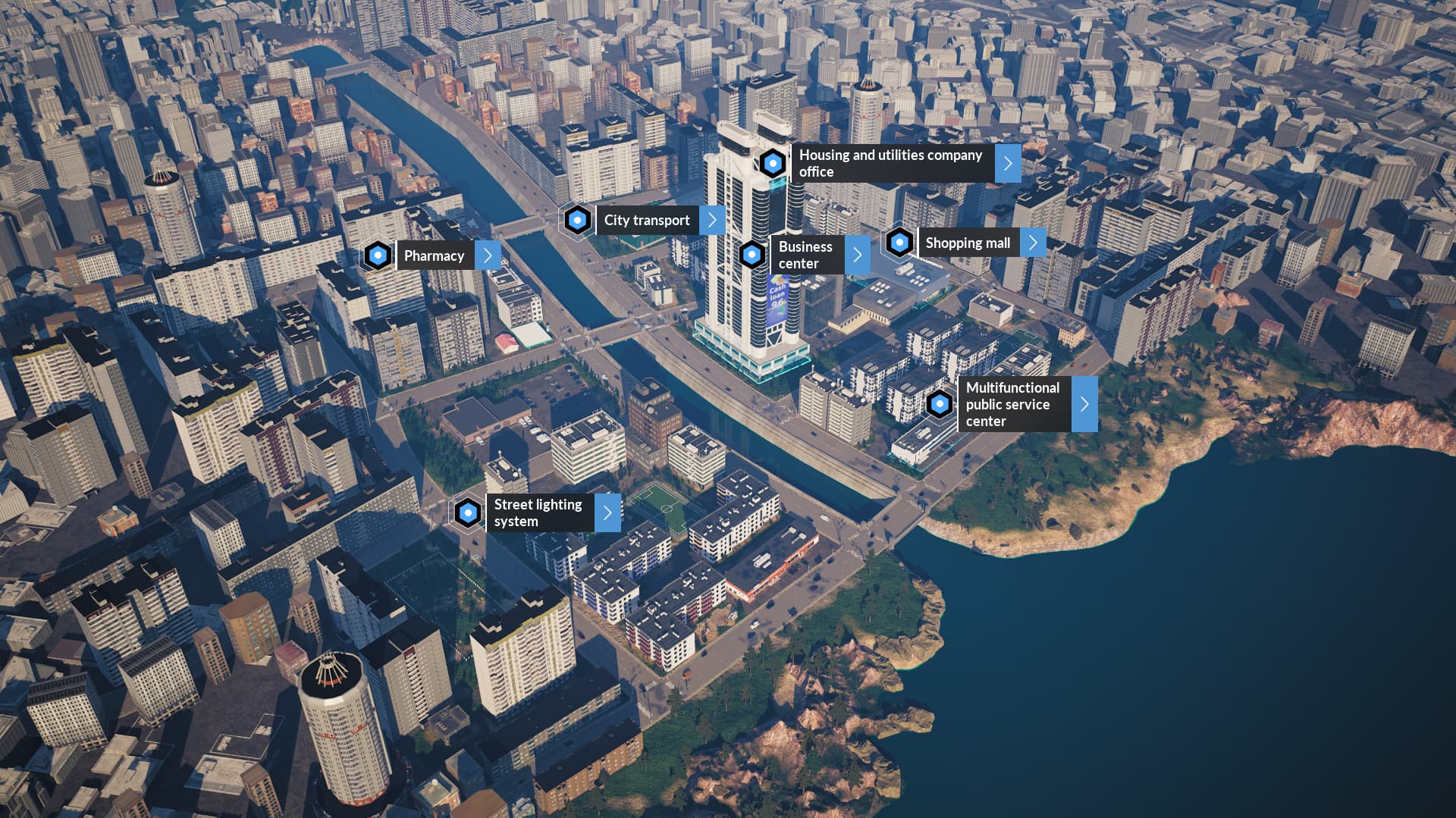Click the Pharmacy hexagon map marker

378,255
